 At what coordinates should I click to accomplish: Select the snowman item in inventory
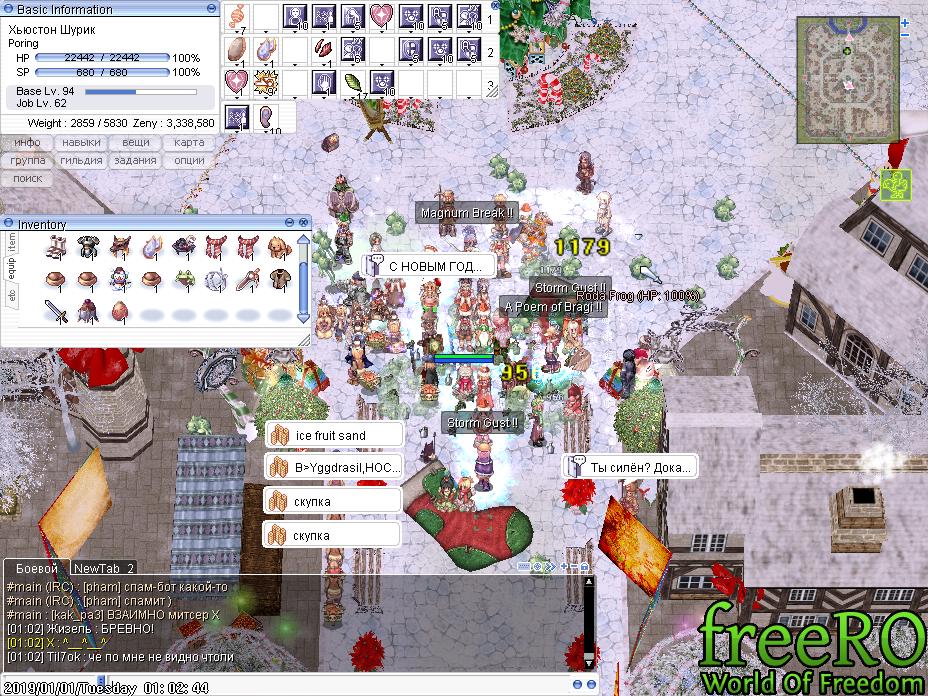(x=119, y=278)
